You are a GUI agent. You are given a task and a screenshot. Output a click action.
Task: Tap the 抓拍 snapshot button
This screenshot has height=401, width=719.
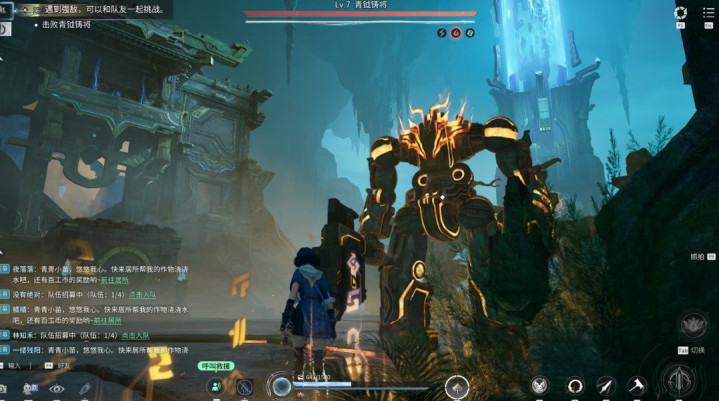click(x=697, y=256)
